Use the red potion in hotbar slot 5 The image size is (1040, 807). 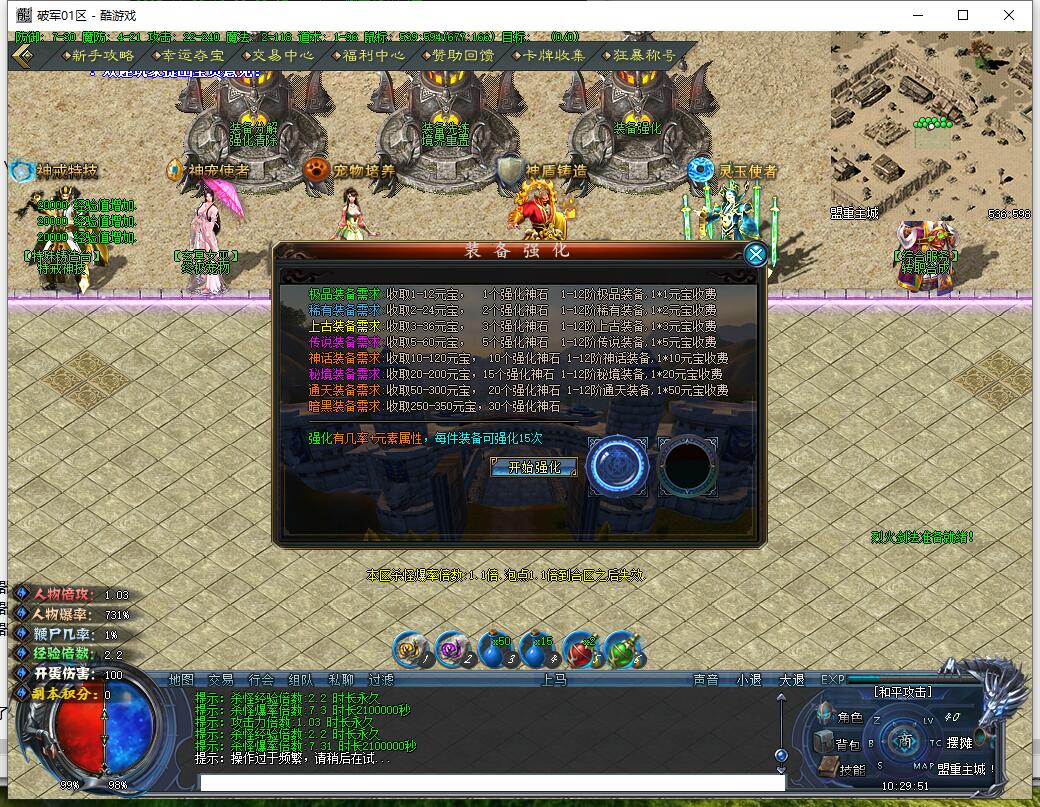coord(582,650)
